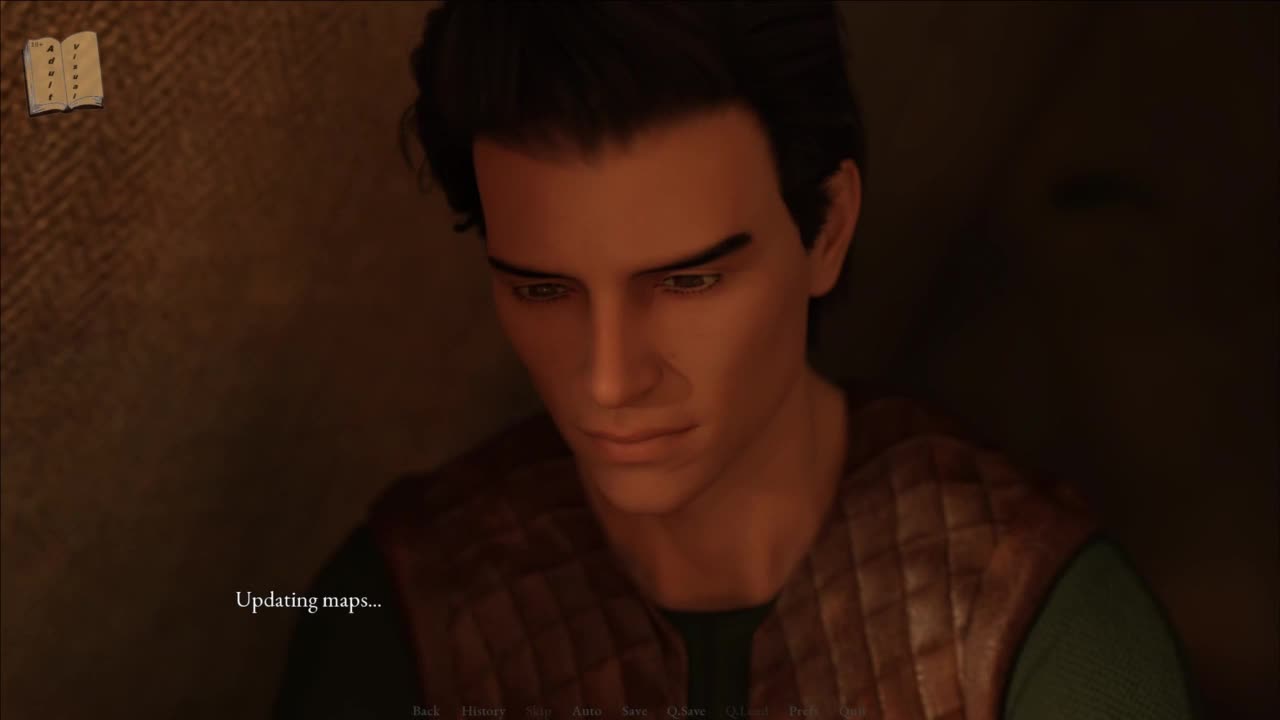Open the Prefs settings menu
The width and height of the screenshot is (1280, 720).
(803, 711)
